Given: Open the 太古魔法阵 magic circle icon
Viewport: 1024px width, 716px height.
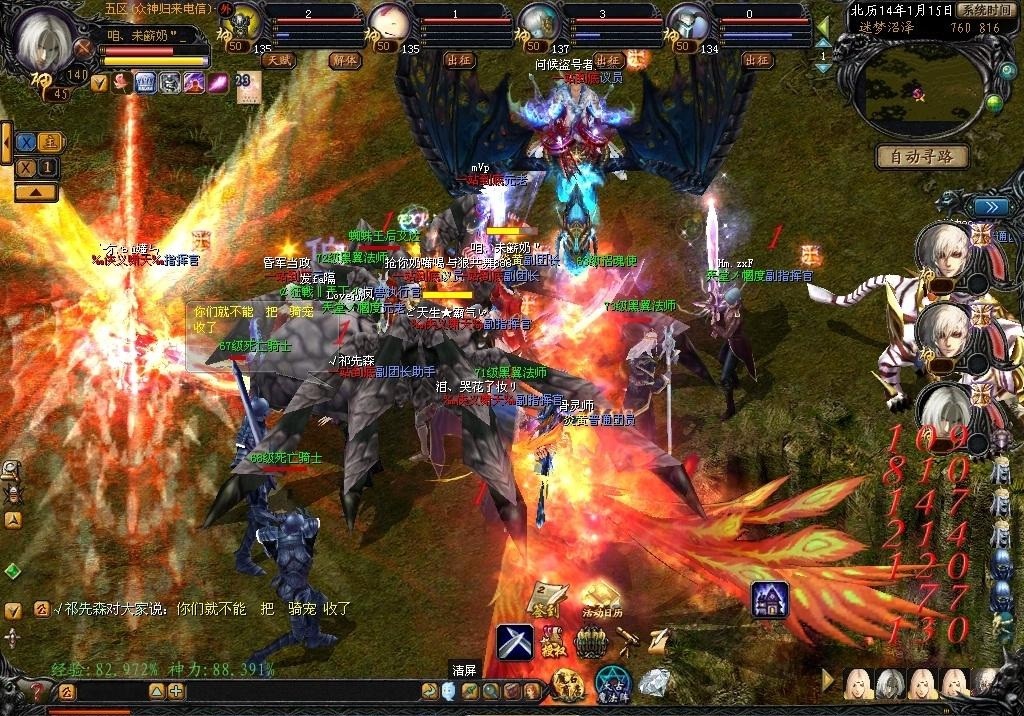Looking at the screenshot, I should (612, 685).
